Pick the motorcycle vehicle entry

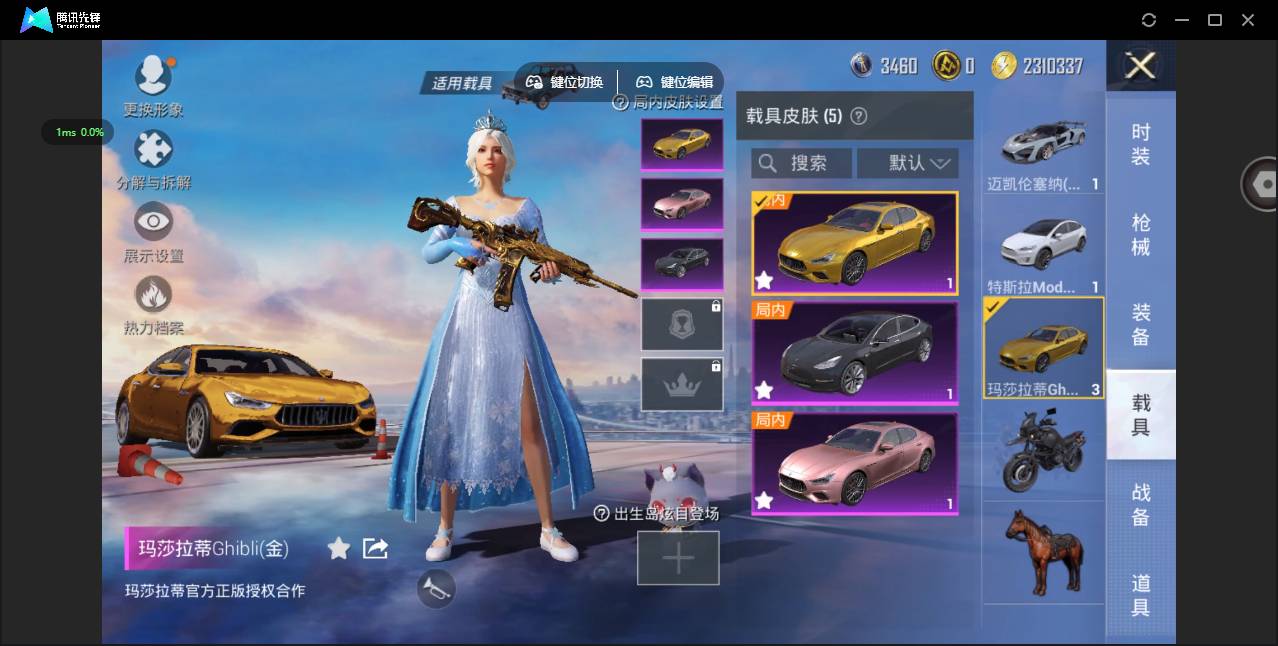coord(1043,450)
